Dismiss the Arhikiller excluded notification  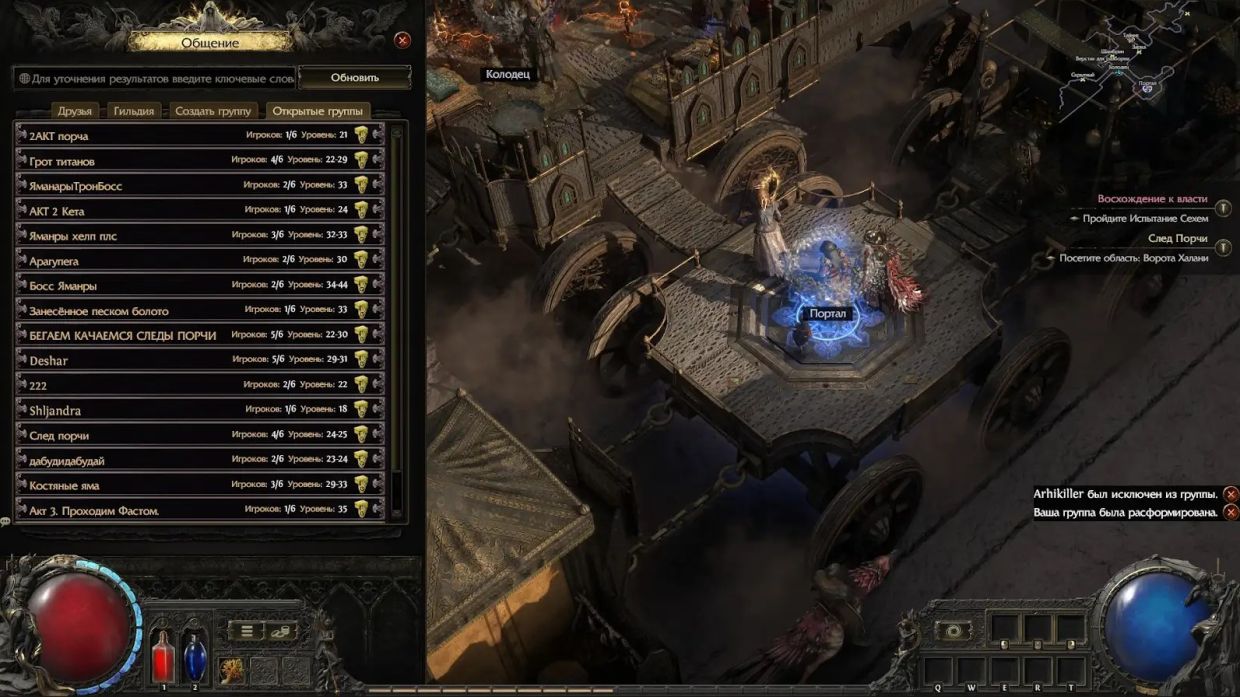(x=1231, y=494)
